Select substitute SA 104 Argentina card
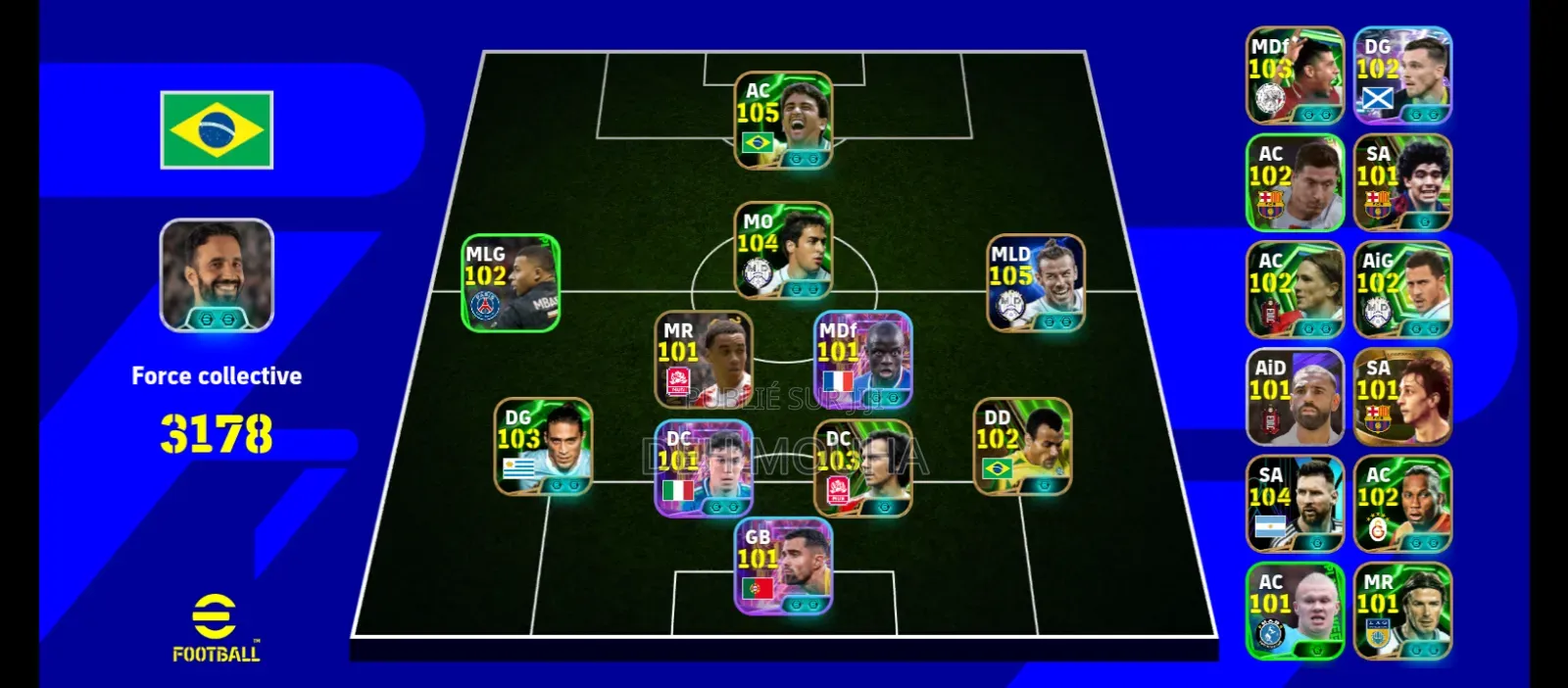Image resolution: width=1568 pixels, height=688 pixels. point(1295,504)
